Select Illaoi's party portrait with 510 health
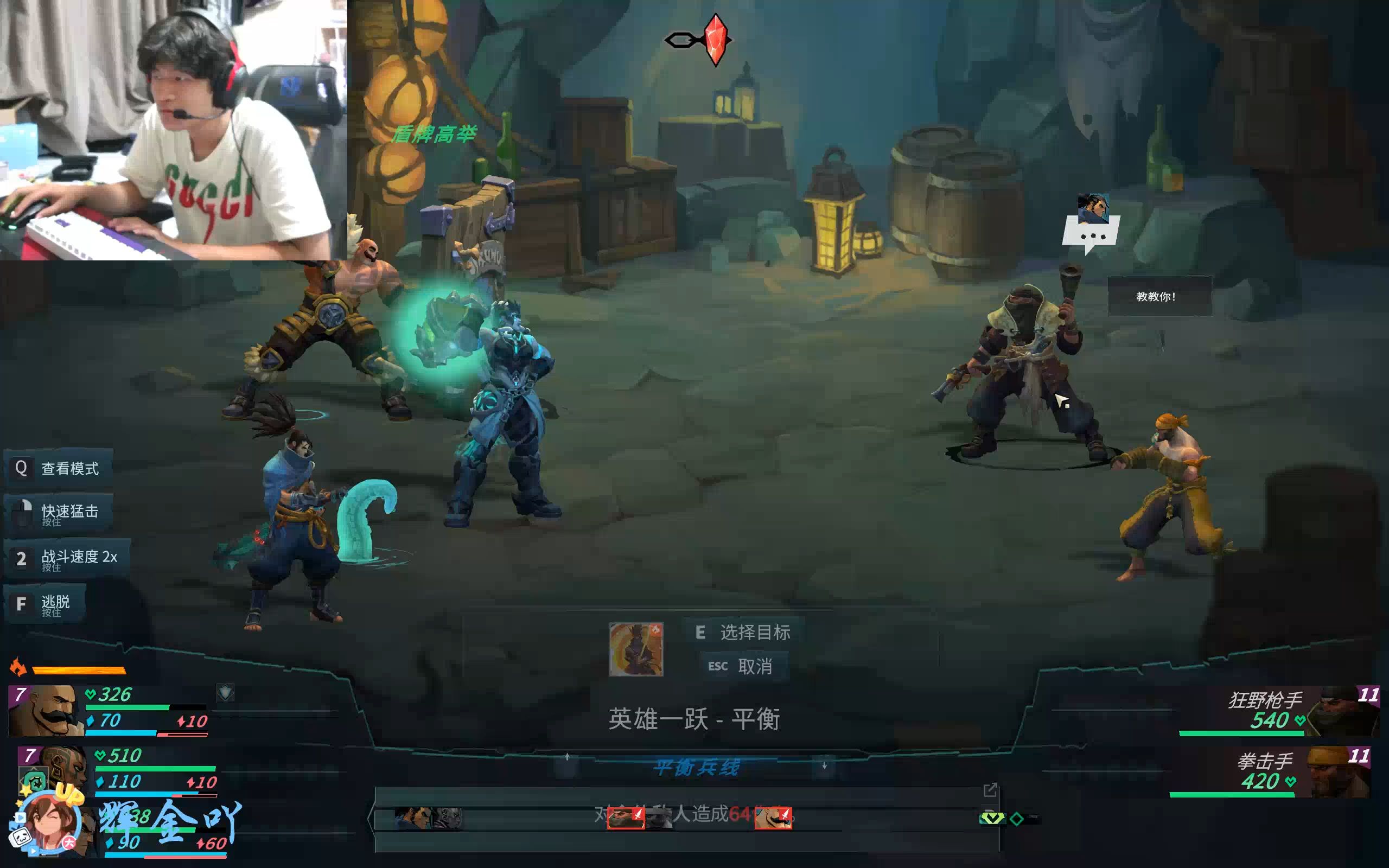Image resolution: width=1389 pixels, height=868 pixels. 54,769
